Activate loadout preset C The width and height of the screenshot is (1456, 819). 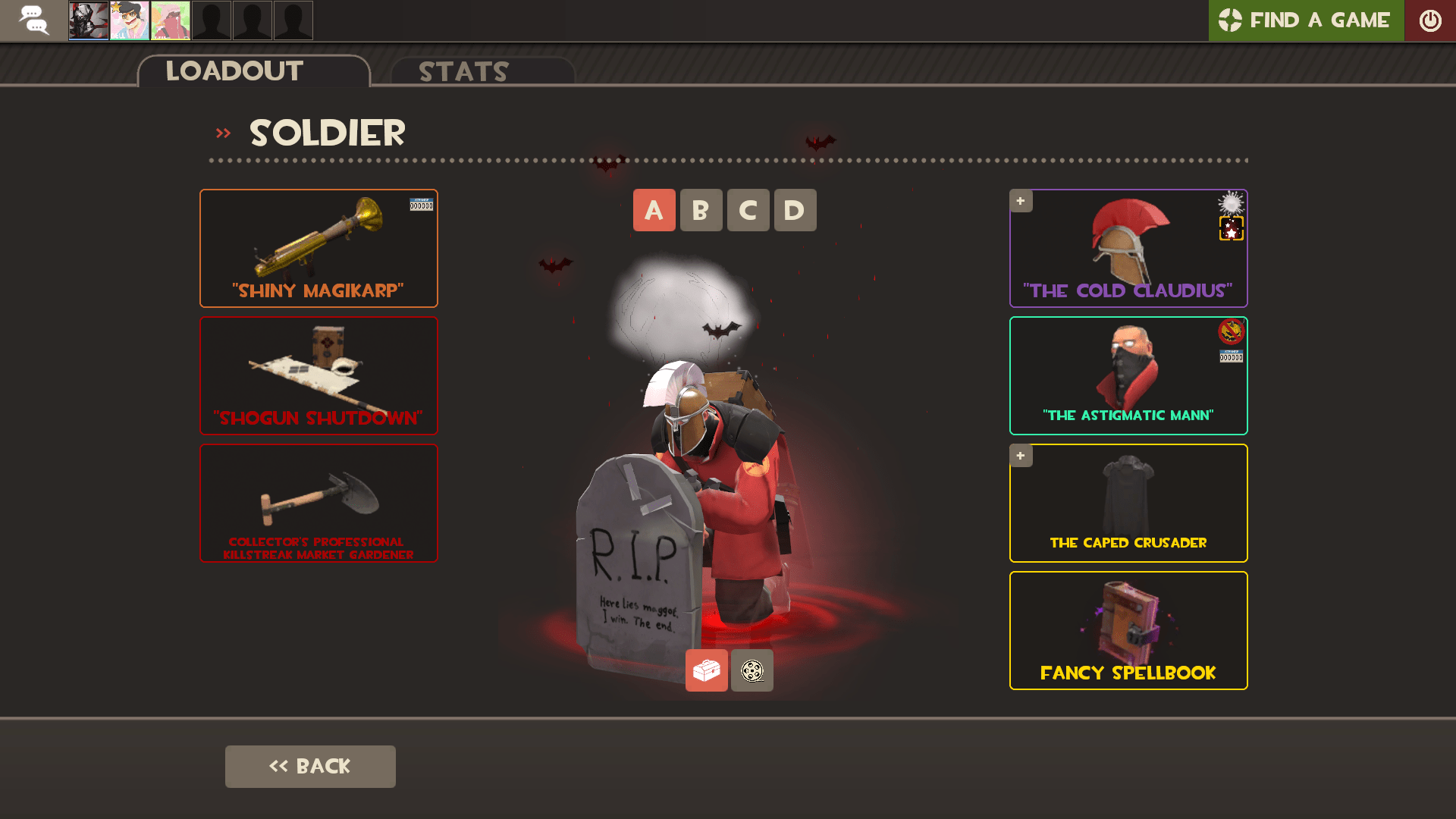coord(748,210)
